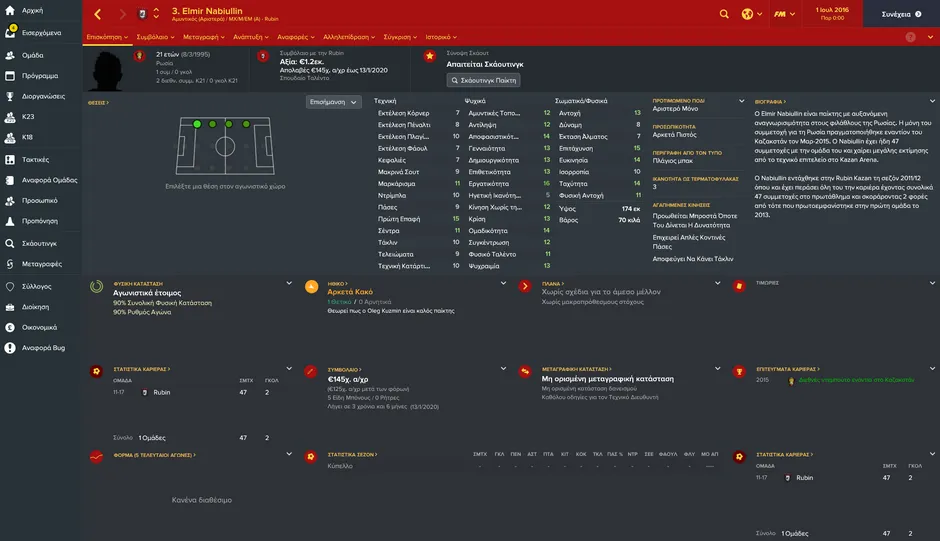Open the Επισήμανση dropdown above the pitch
The width and height of the screenshot is (940, 541).
pyautogui.click(x=333, y=102)
